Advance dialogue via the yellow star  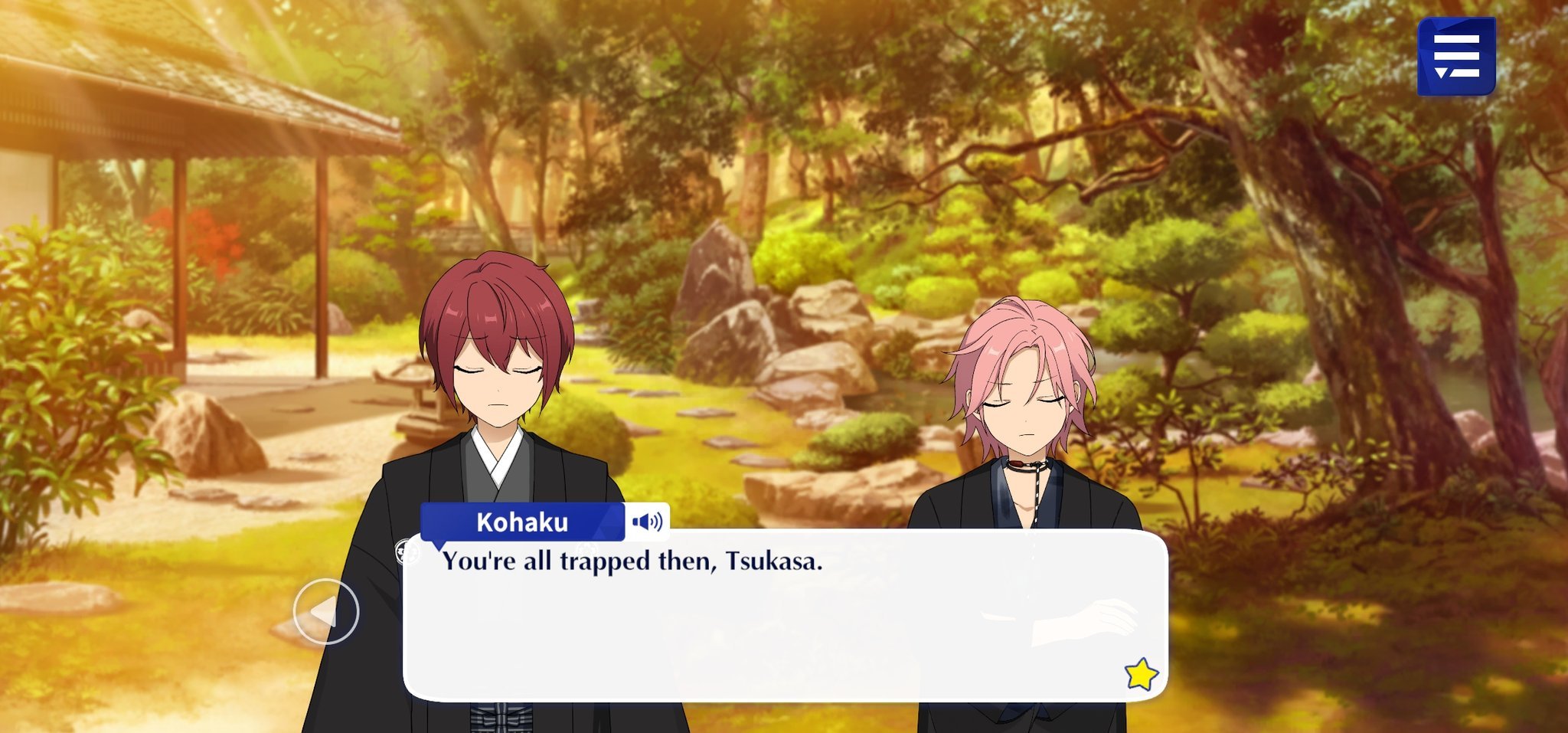click(1141, 674)
